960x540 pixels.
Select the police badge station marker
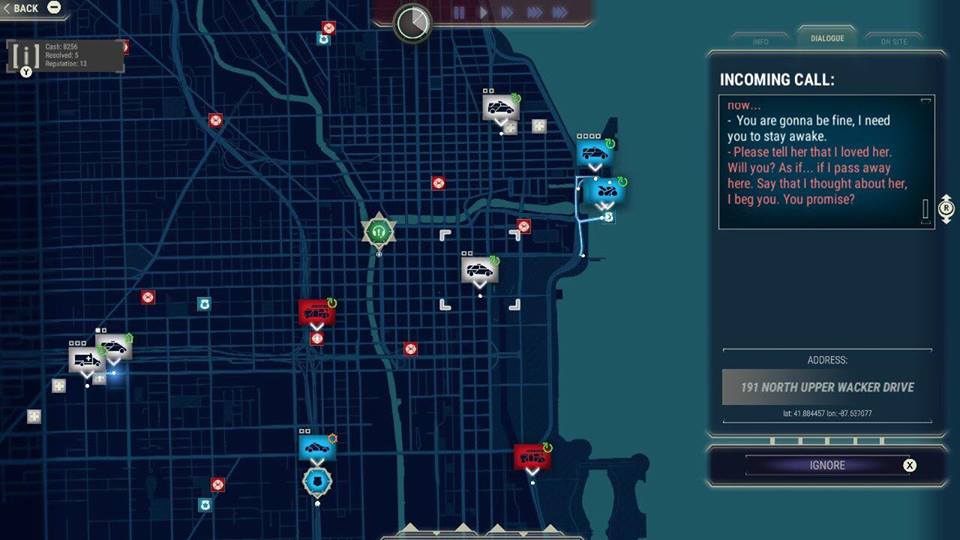tap(315, 481)
